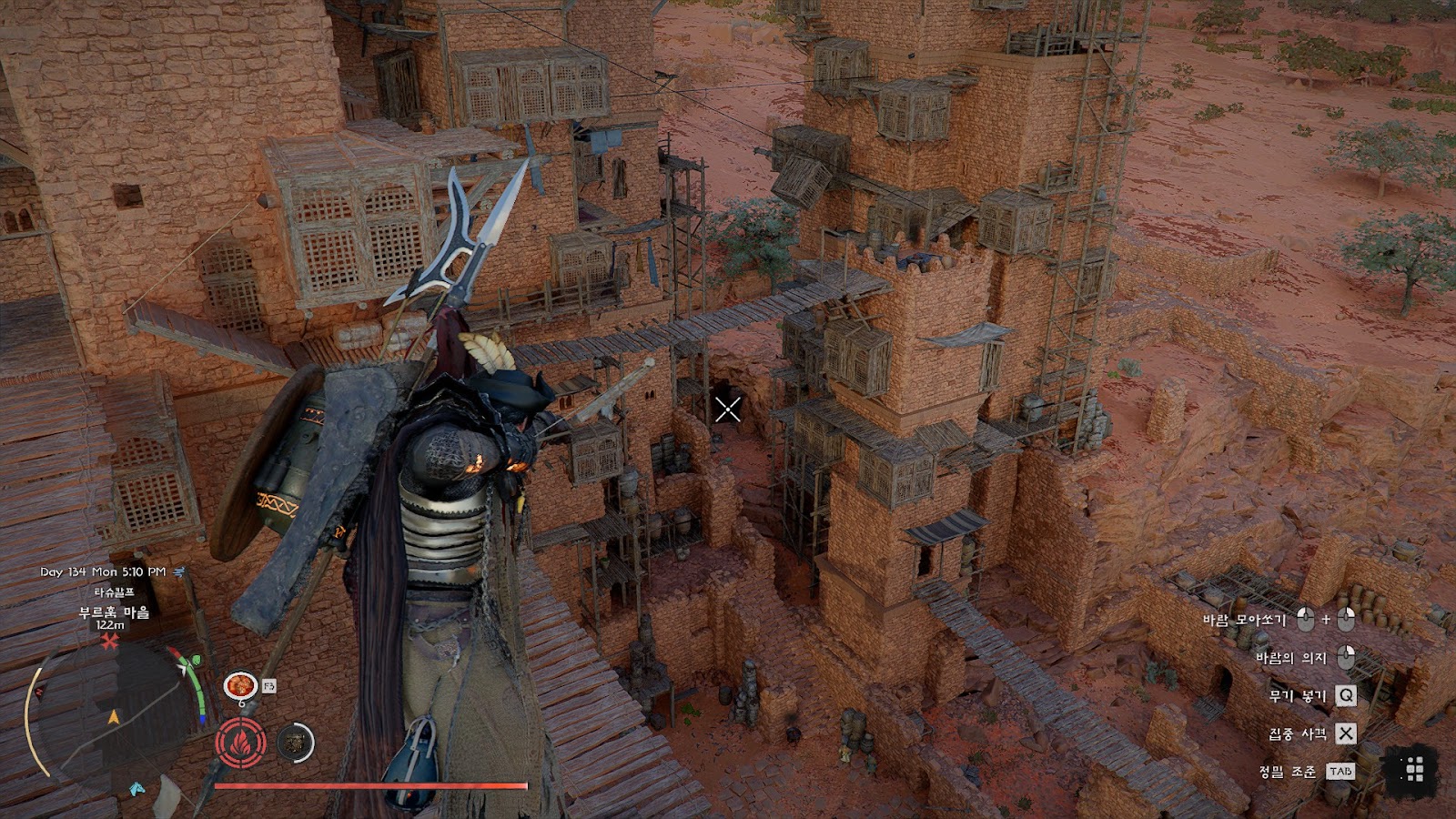Image resolution: width=1456 pixels, height=819 pixels.
Task: Select the red stew food slot
Action: [240, 684]
